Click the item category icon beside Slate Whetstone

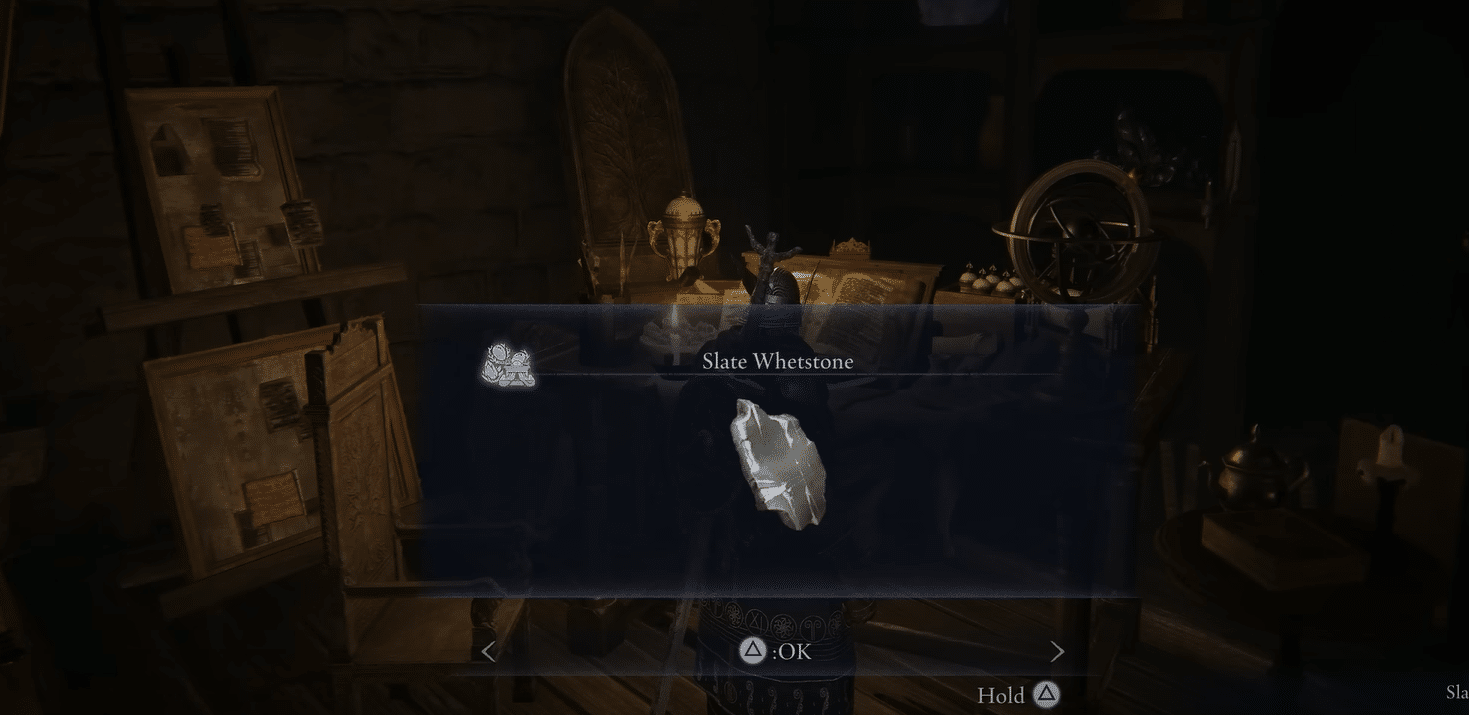[x=508, y=365]
